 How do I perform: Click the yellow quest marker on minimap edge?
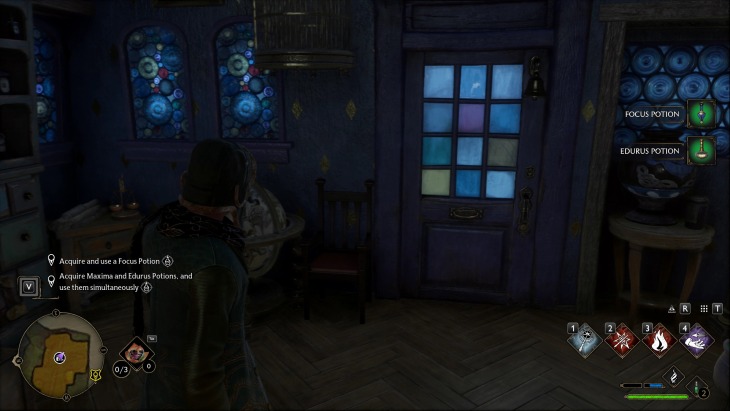94,375
